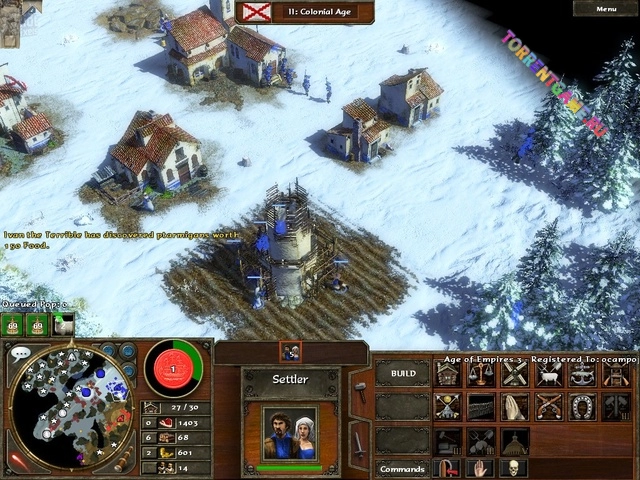Pick the livestock pen sheep icon
Viewport: 640px width, 480px height.
tap(547, 374)
